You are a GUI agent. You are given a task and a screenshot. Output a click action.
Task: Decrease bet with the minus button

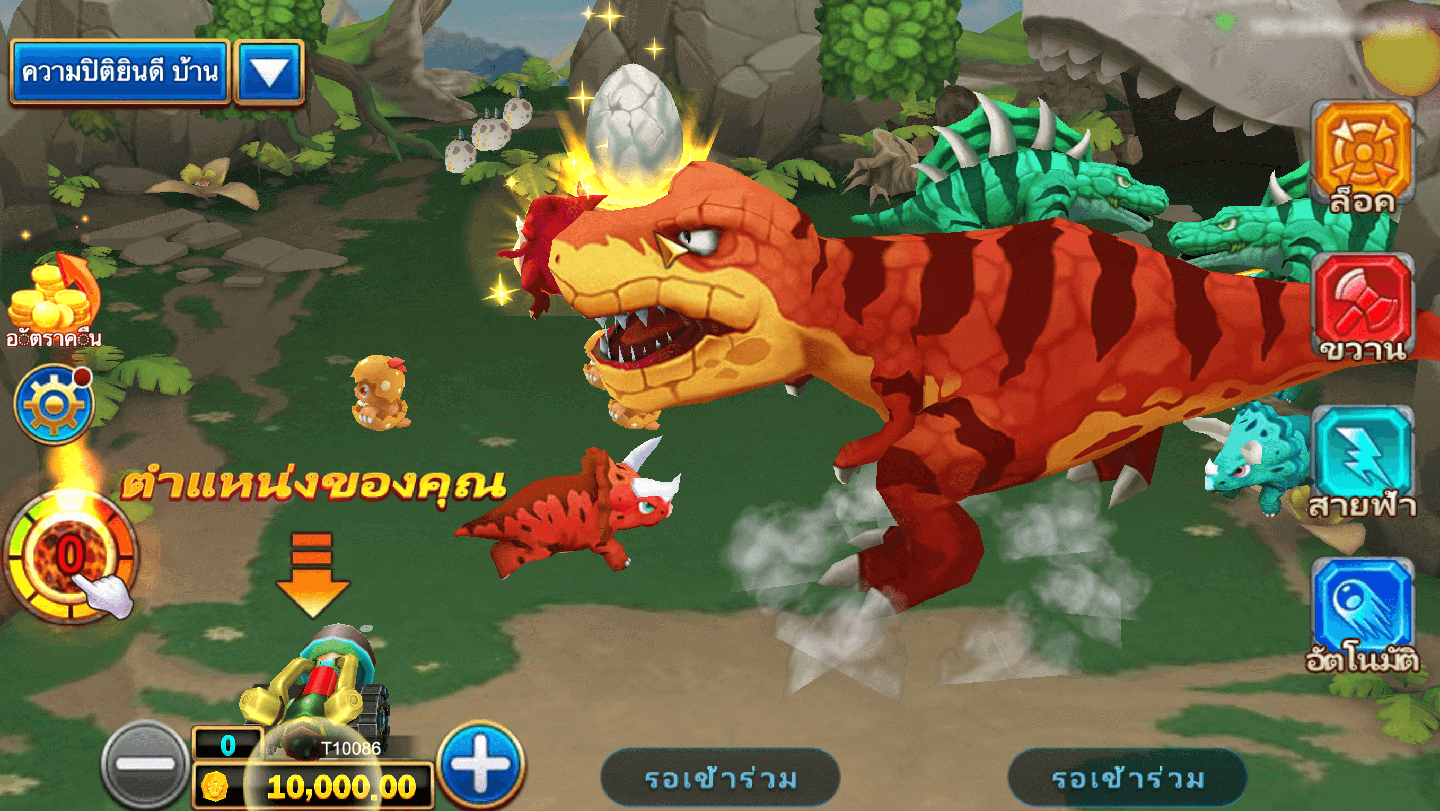tap(145, 766)
